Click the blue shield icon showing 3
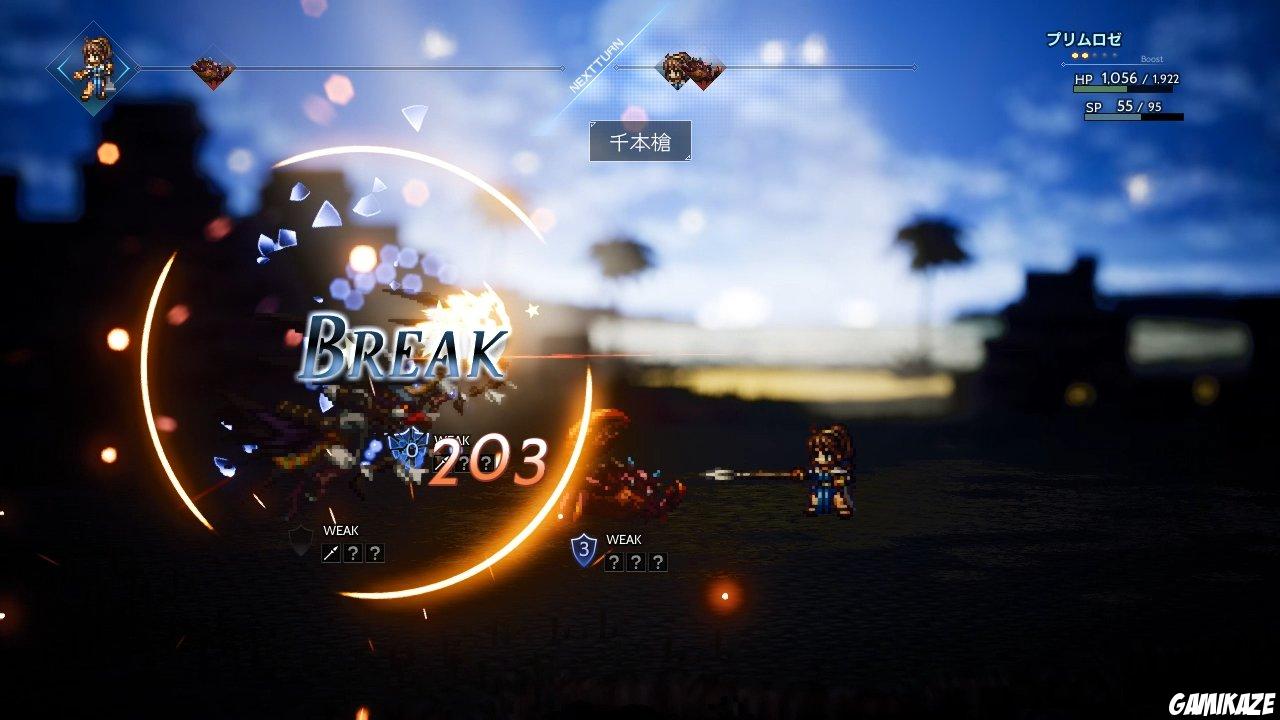Image resolution: width=1280 pixels, height=720 pixels. [585, 548]
